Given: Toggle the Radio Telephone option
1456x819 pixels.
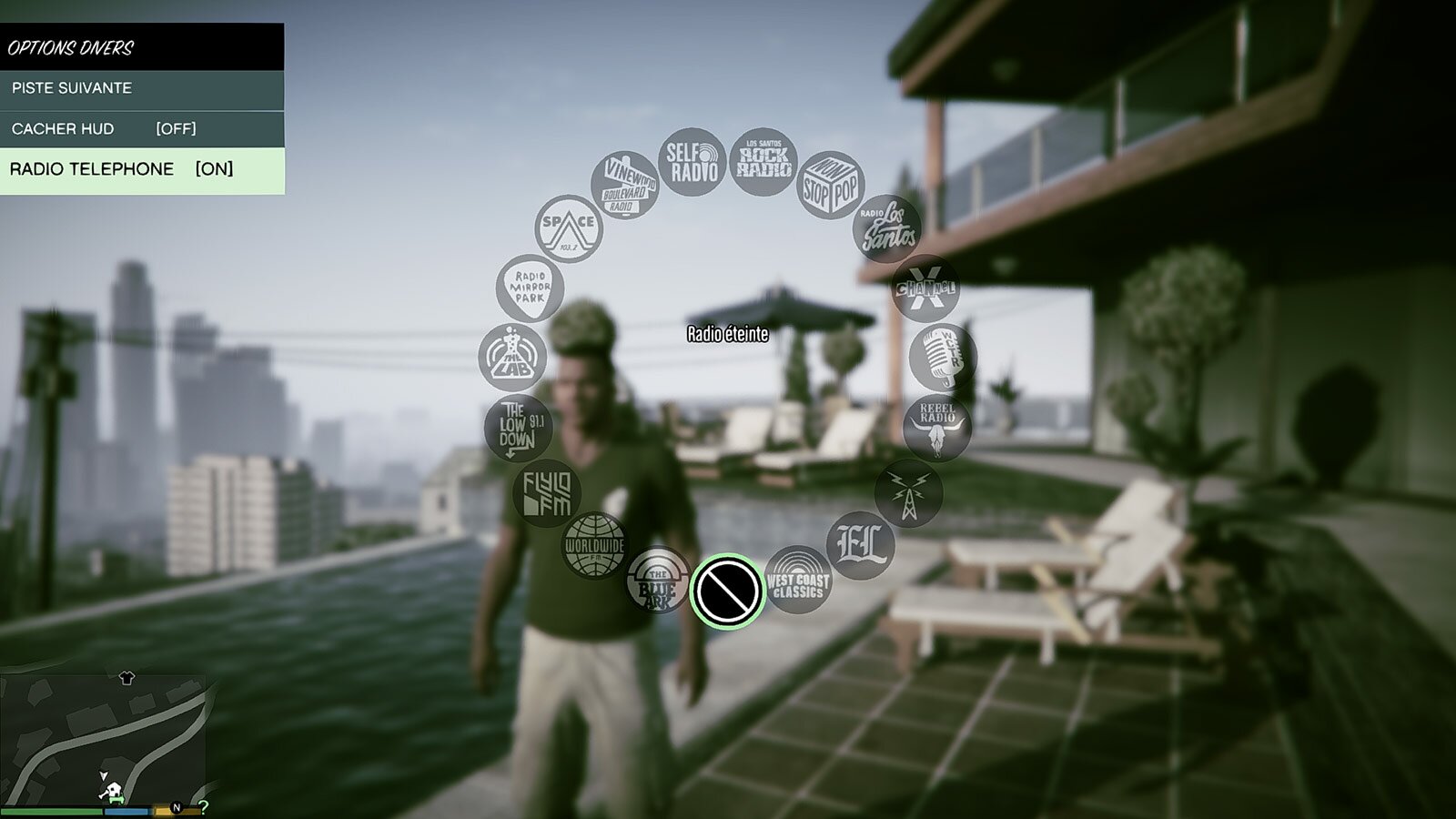Looking at the screenshot, I should 141,169.
